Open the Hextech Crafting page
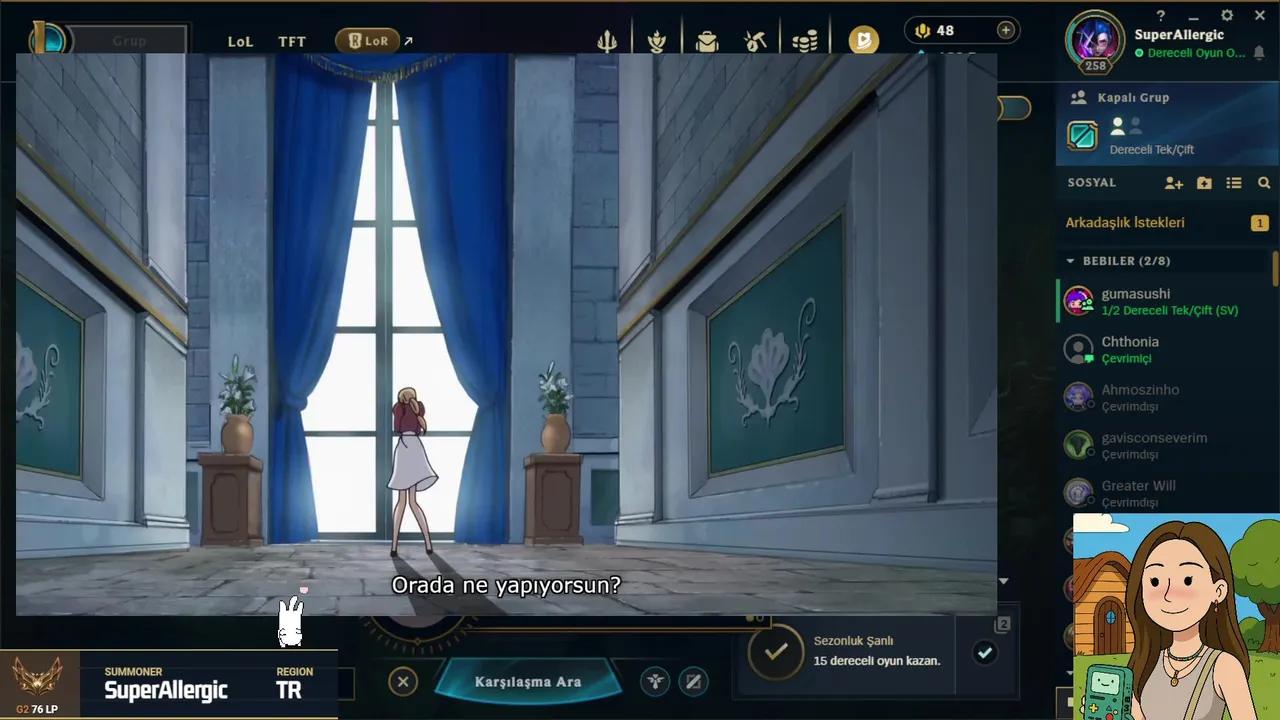 pos(755,40)
